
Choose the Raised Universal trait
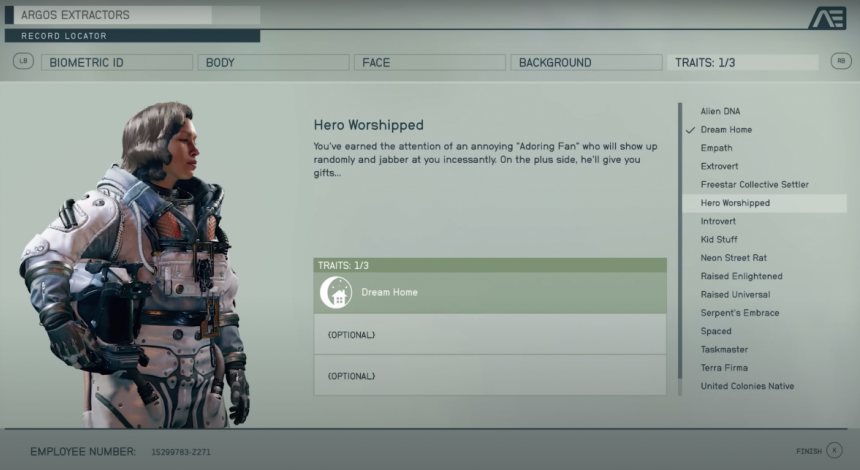[735, 295]
